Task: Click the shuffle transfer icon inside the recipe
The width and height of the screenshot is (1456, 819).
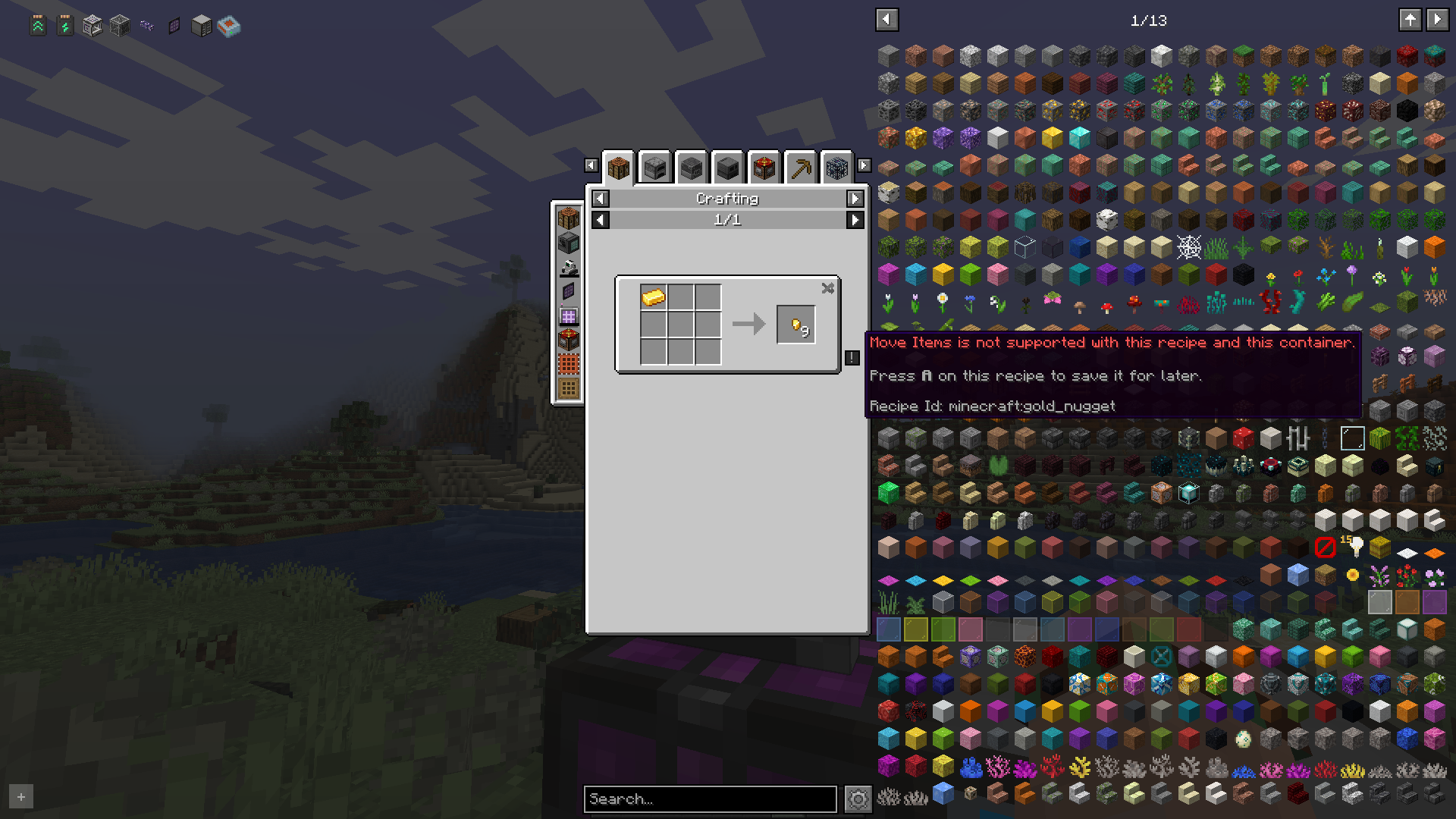Action: [x=827, y=288]
